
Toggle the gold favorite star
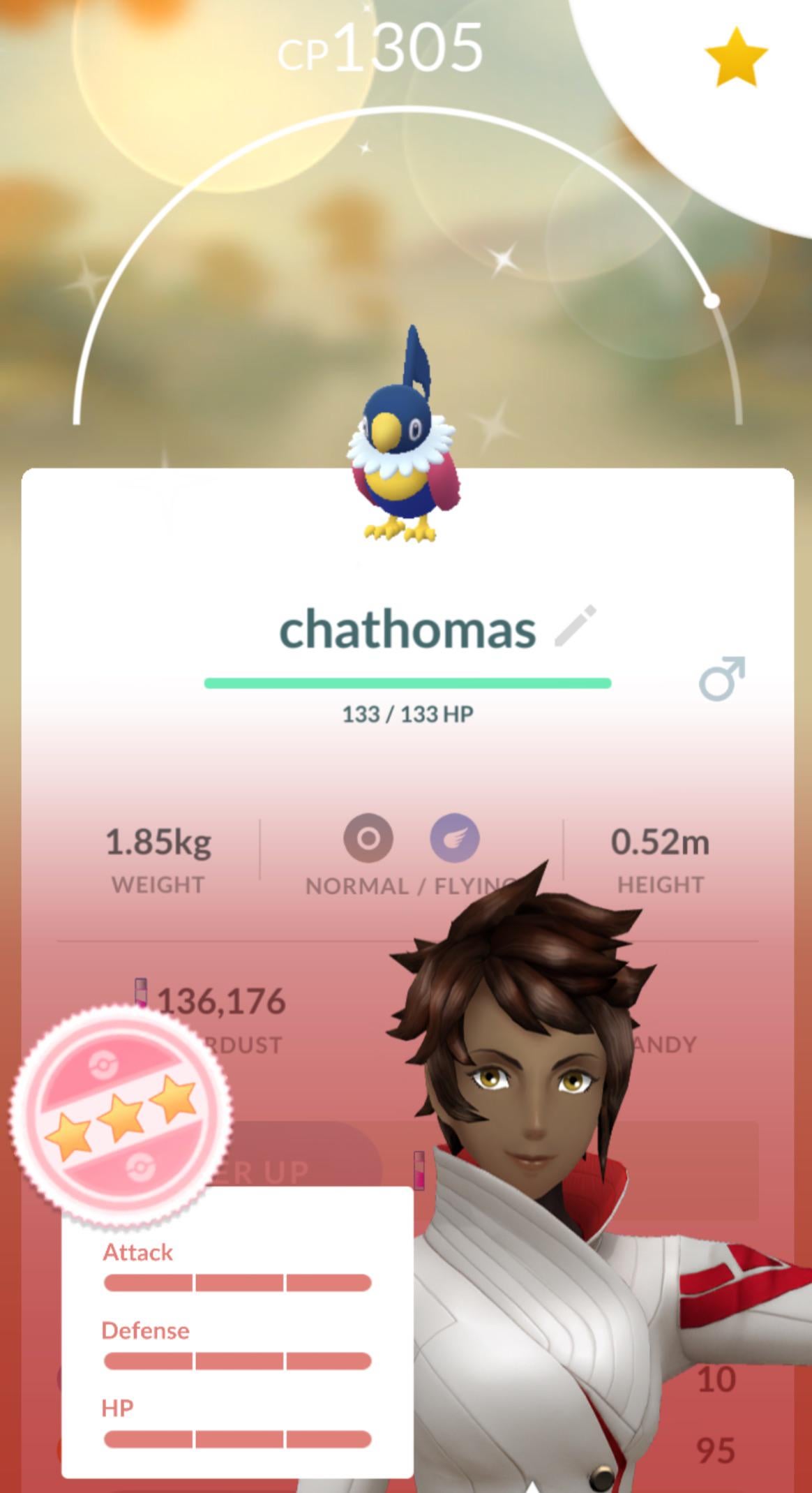click(x=736, y=58)
